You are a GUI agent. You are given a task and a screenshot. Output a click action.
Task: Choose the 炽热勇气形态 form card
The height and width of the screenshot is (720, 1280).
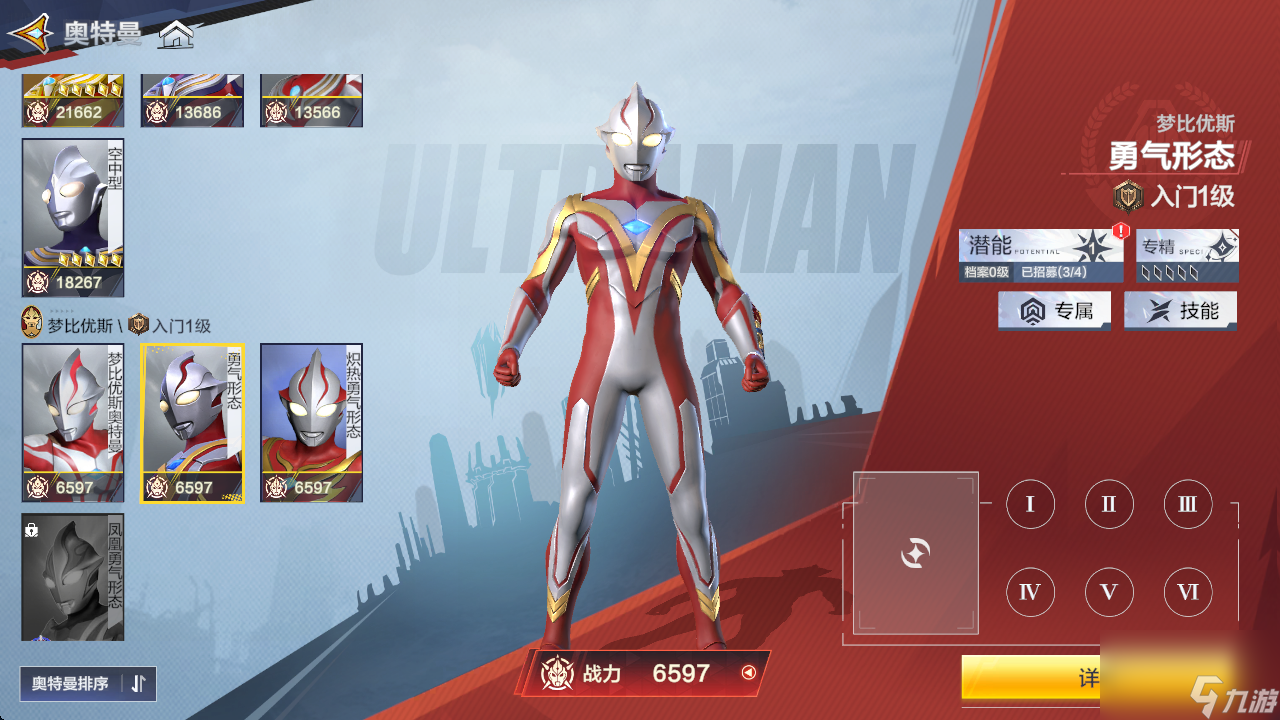tap(311, 422)
